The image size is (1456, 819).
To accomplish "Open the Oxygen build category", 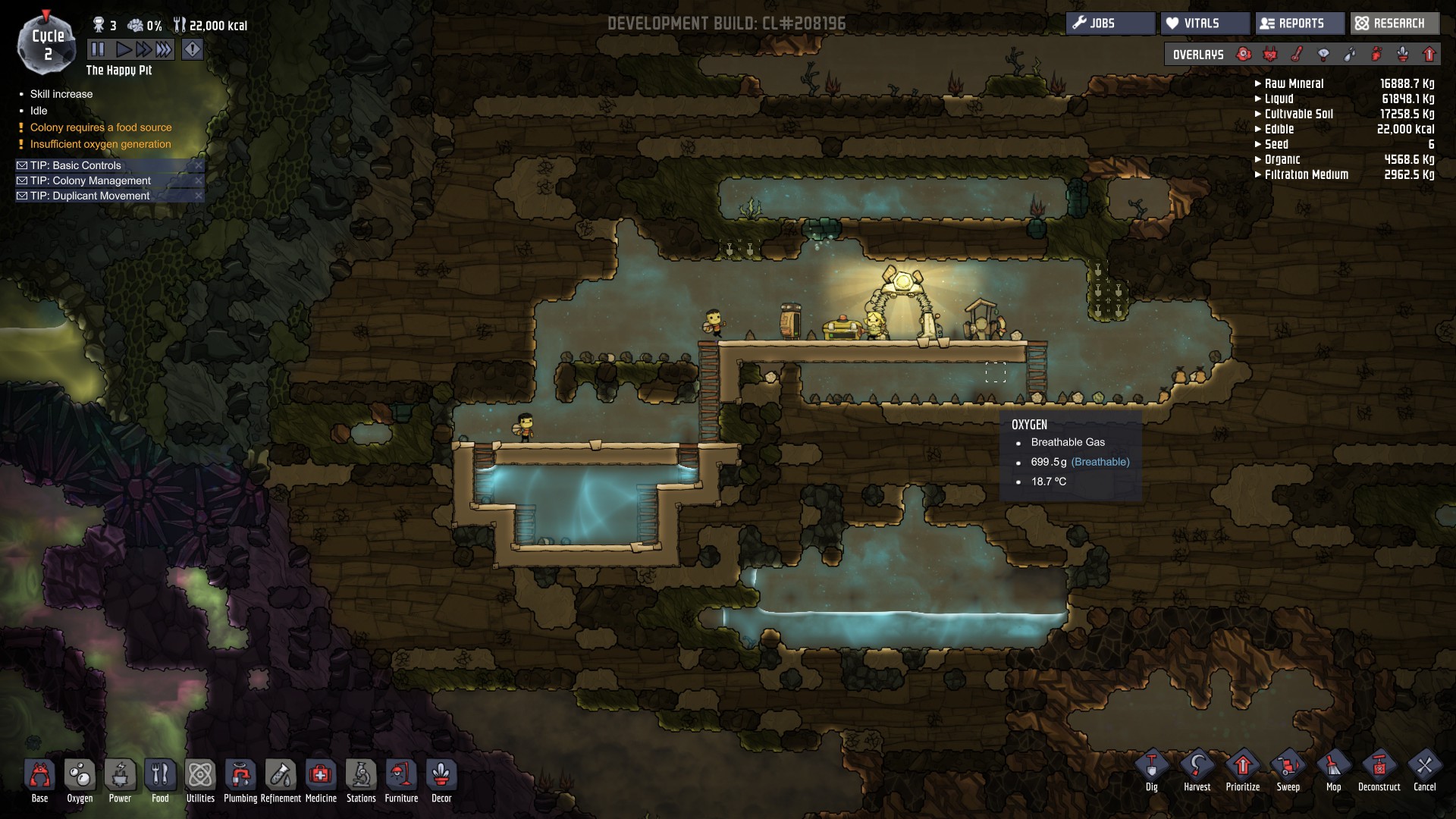I will coord(80,780).
